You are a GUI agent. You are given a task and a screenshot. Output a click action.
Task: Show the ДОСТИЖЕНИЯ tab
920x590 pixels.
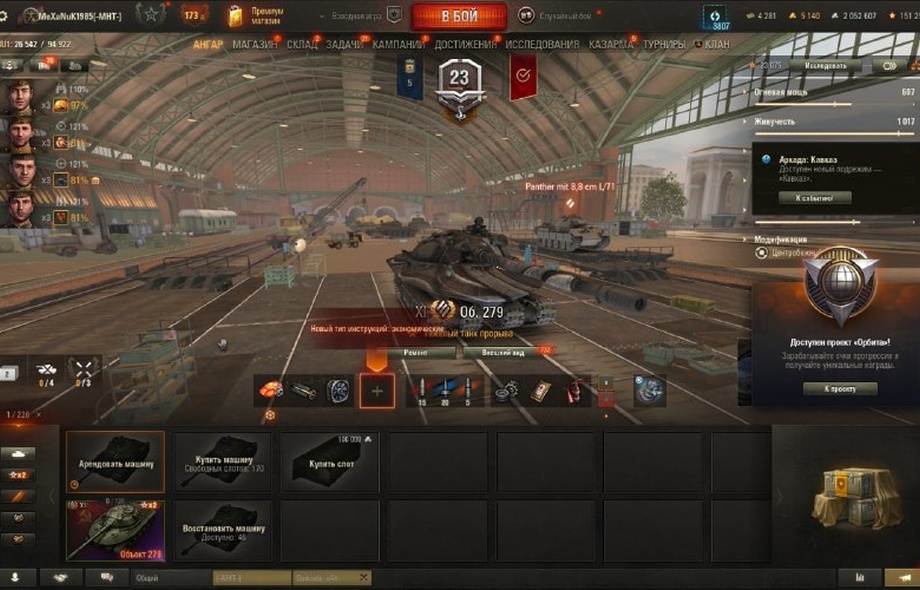pyautogui.click(x=465, y=45)
